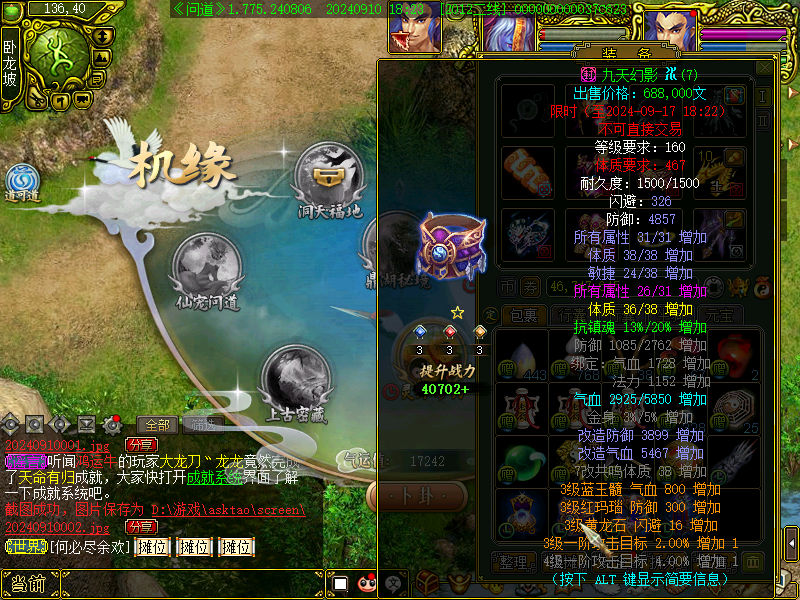Close the equipment window
This screenshot has height=600, width=800.
click(763, 68)
